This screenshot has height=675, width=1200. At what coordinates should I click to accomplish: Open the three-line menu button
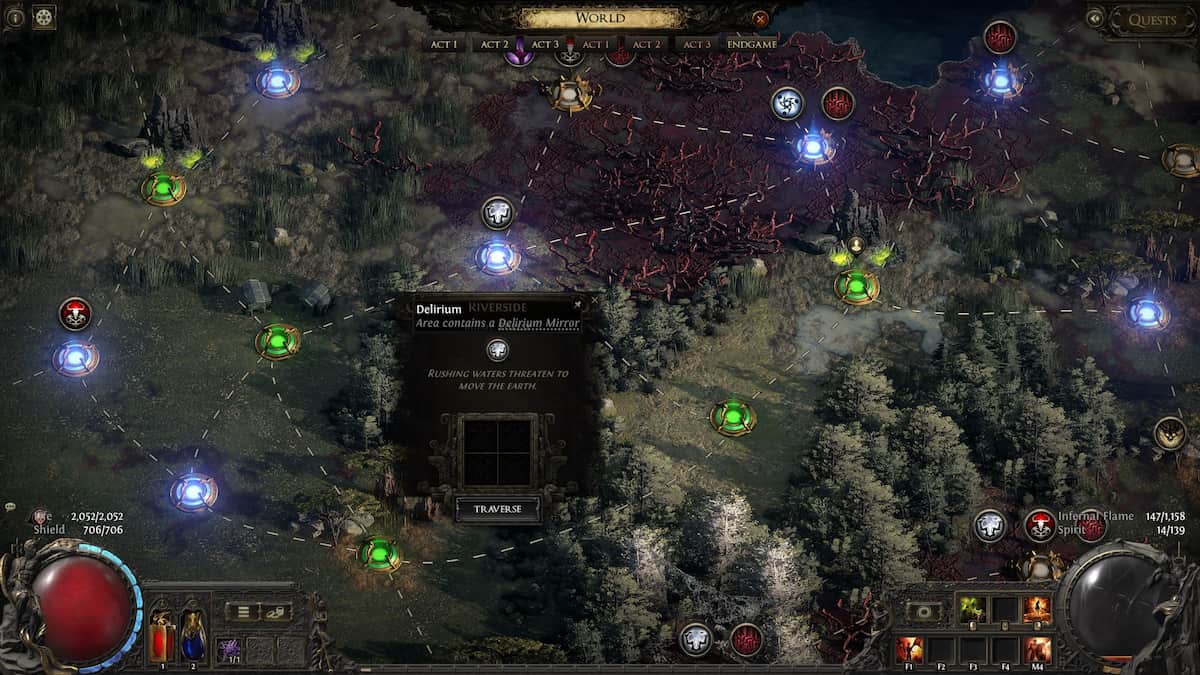coord(241,611)
